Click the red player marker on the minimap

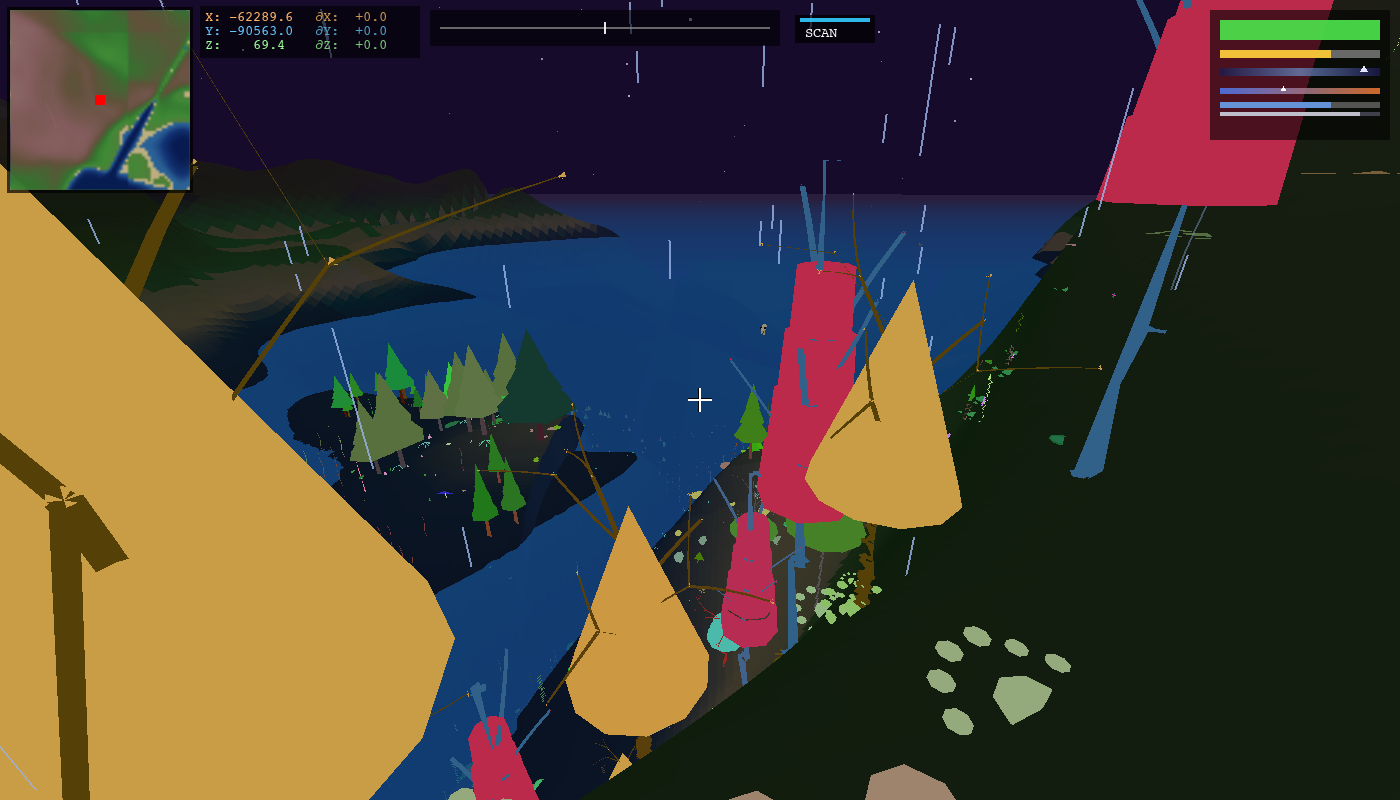click(98, 99)
